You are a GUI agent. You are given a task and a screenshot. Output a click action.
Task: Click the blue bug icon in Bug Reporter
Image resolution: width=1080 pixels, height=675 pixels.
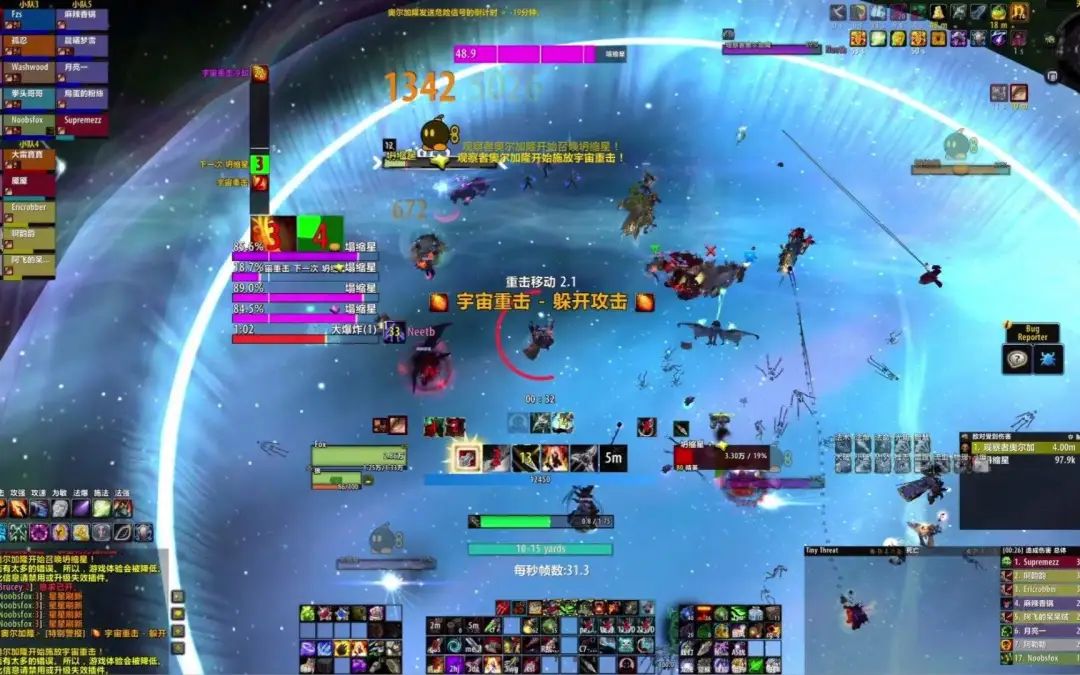(x=1047, y=360)
